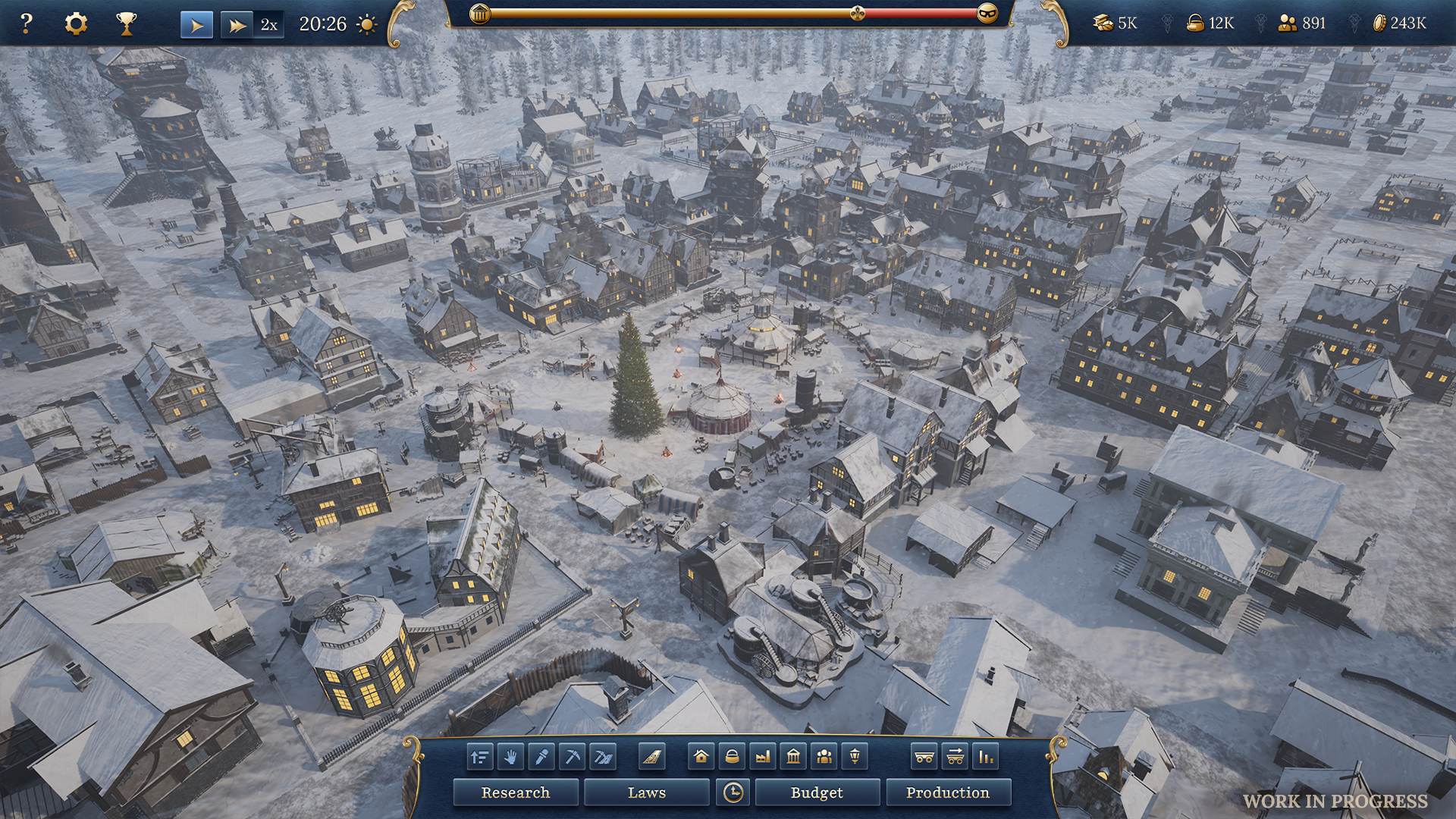
Task: Open the factory industry buildings category
Action: tap(763, 757)
